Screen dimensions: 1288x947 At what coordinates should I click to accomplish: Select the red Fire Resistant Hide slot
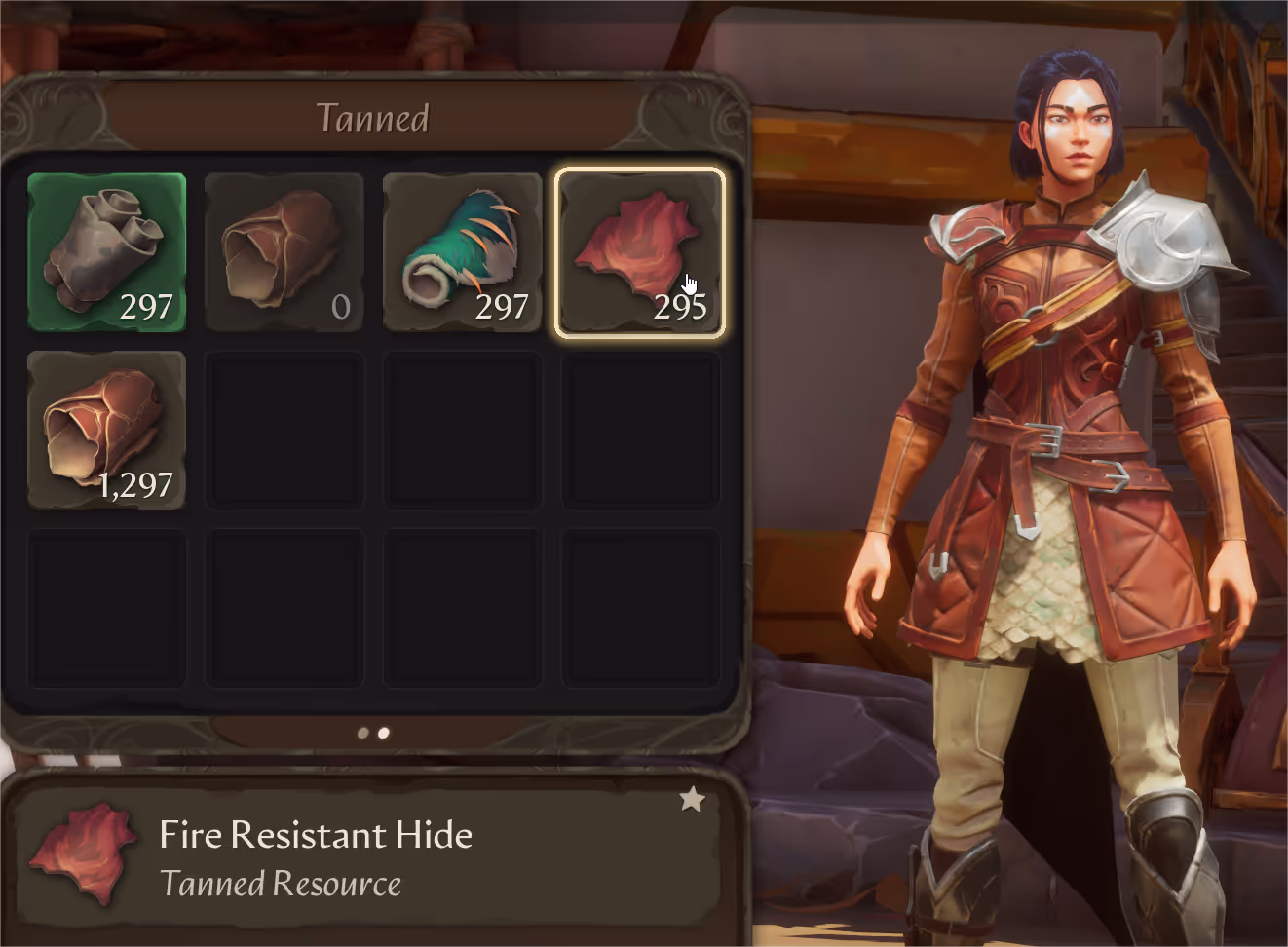coord(639,252)
